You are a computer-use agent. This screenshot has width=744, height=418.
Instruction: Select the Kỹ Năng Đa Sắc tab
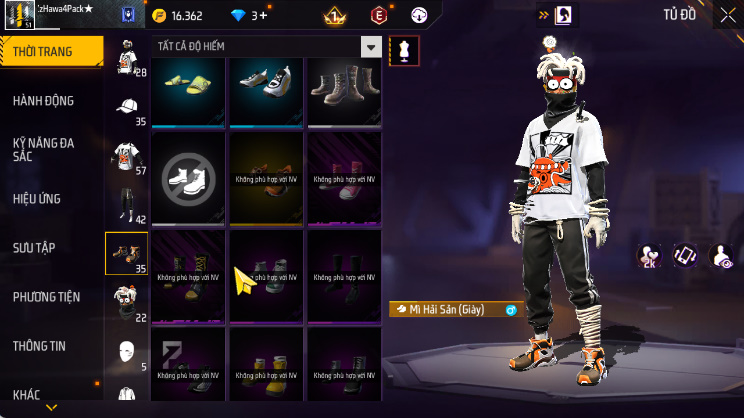43,150
